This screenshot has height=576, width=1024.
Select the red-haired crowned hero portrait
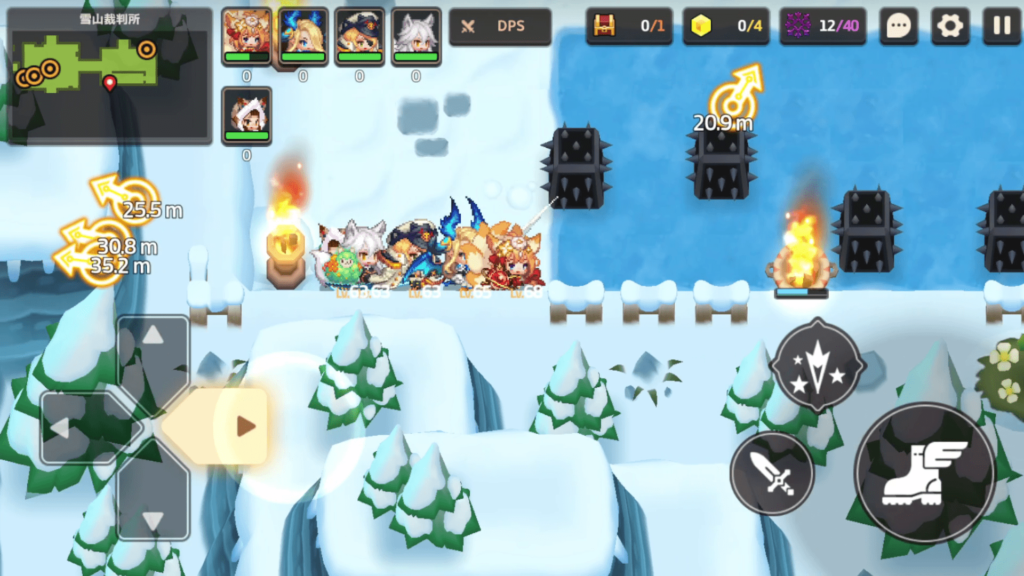click(x=246, y=36)
